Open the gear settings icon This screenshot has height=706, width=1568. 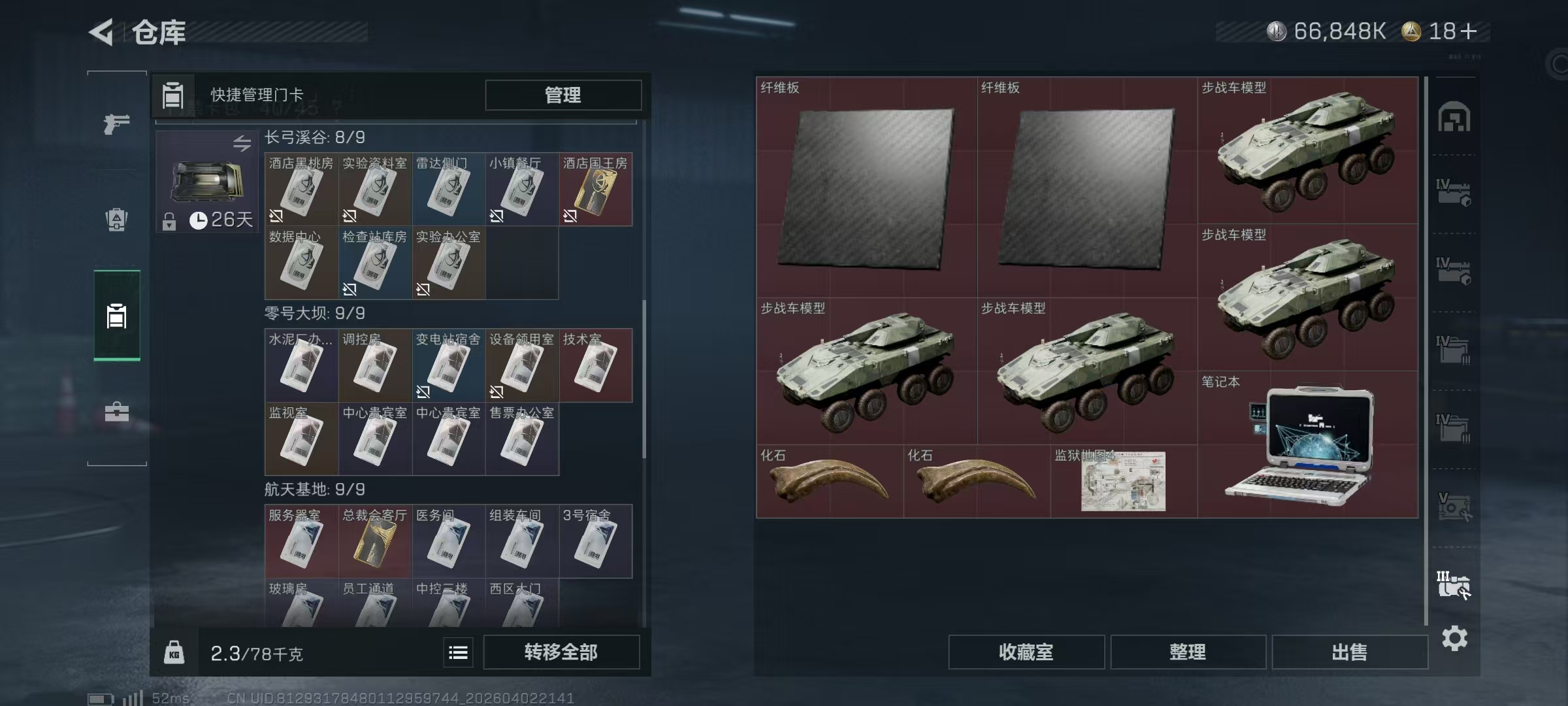click(x=1454, y=638)
